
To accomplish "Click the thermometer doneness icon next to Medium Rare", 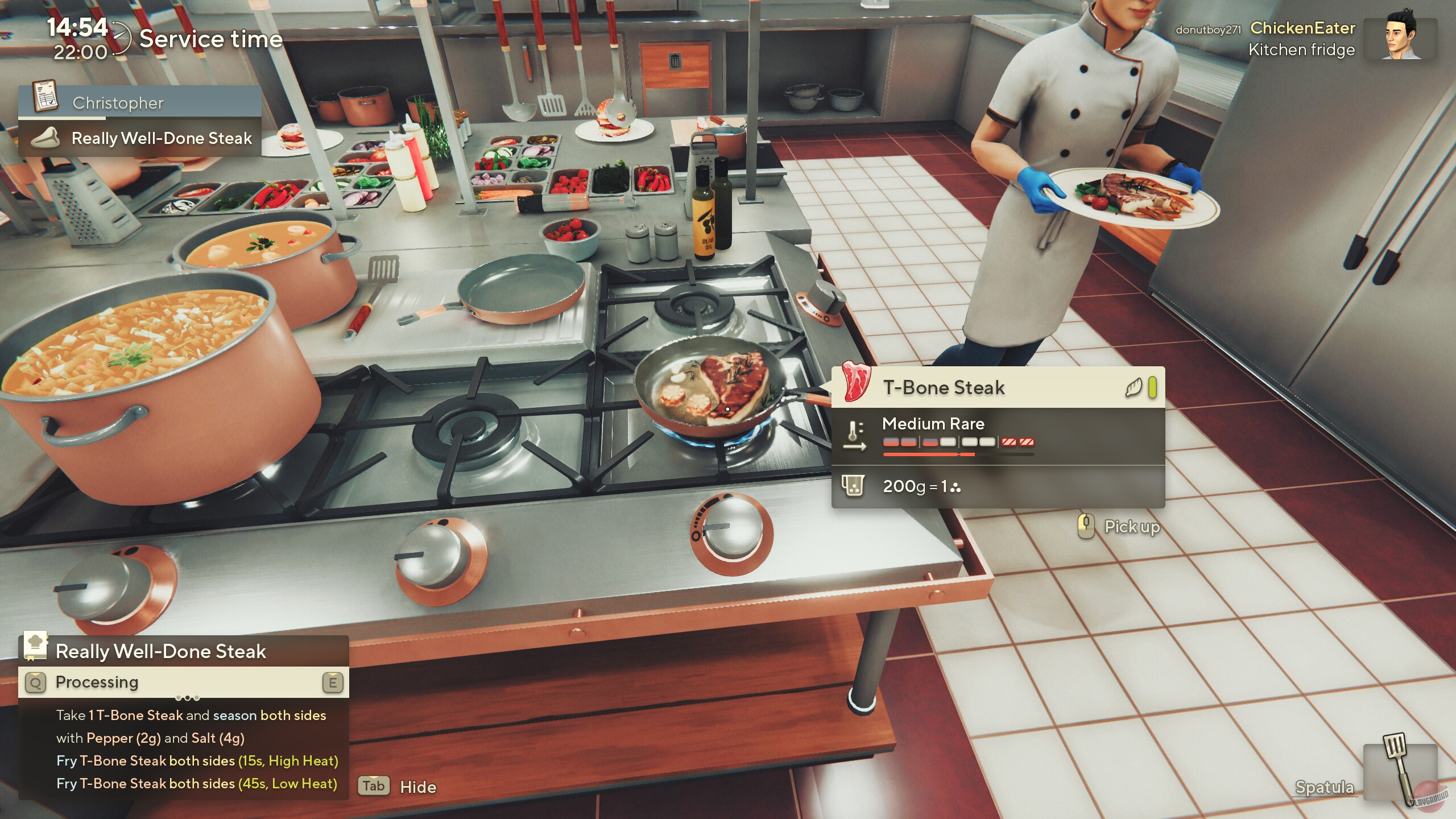I will coord(853,434).
